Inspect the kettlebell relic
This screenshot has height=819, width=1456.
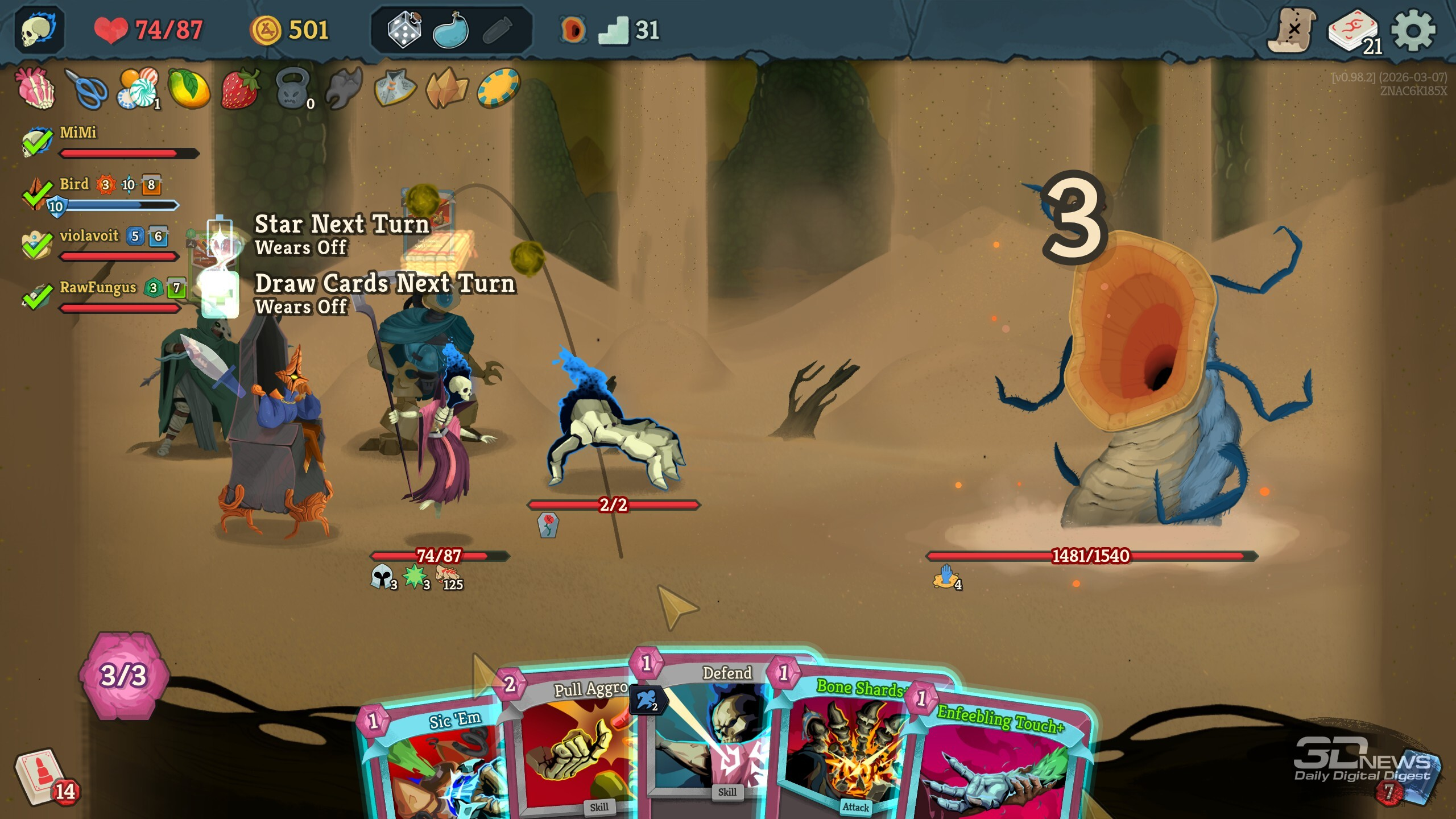pyautogui.click(x=292, y=89)
